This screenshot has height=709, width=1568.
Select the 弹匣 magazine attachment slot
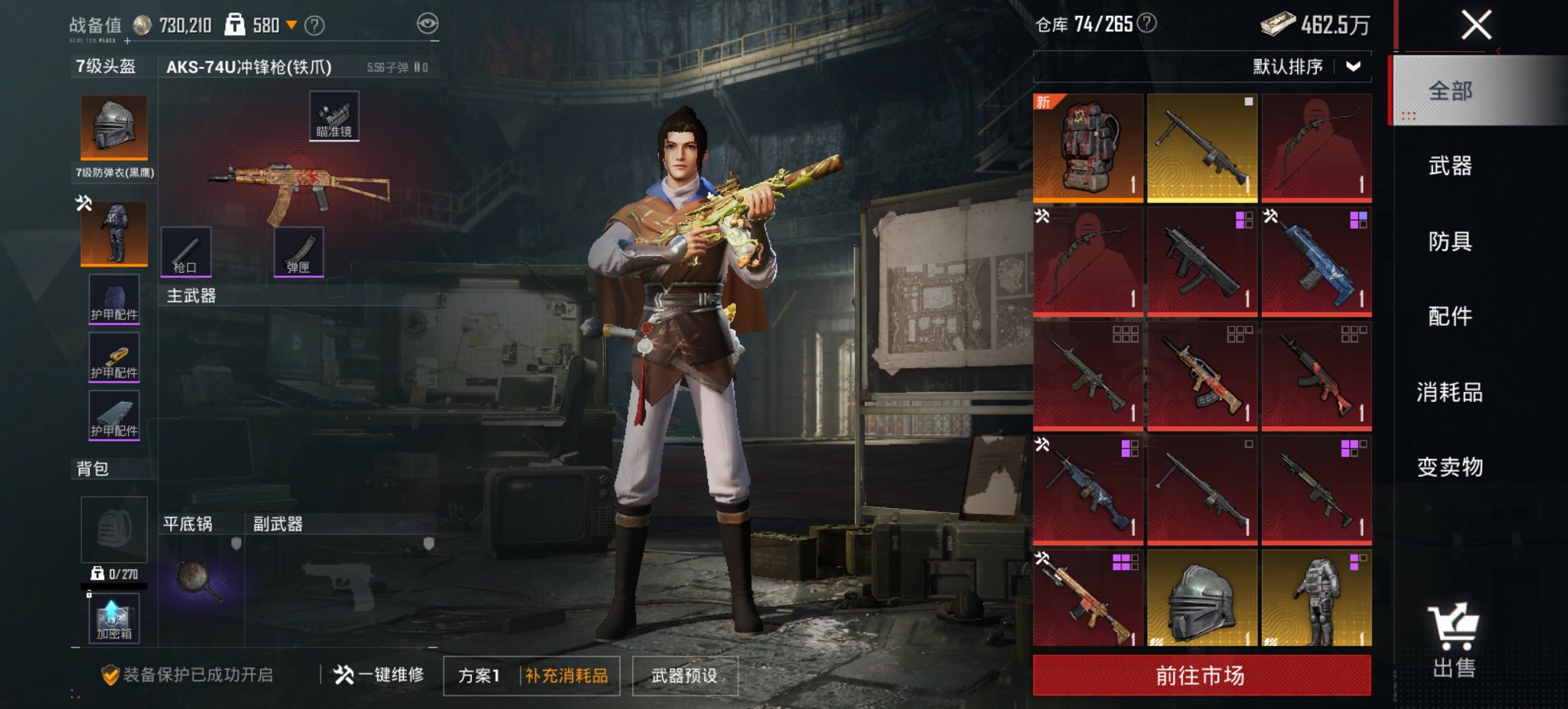(299, 251)
